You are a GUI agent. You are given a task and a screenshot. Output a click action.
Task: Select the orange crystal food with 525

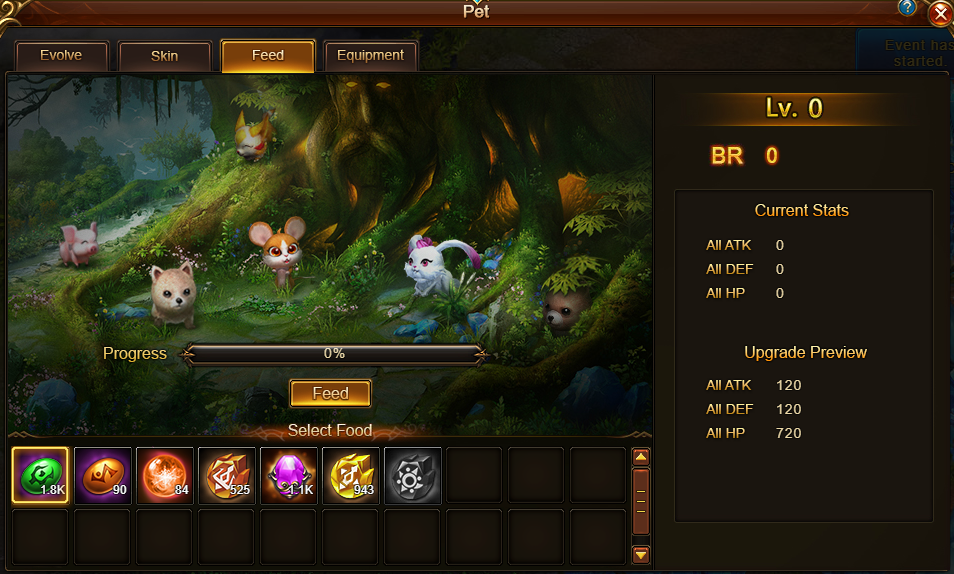click(x=227, y=475)
